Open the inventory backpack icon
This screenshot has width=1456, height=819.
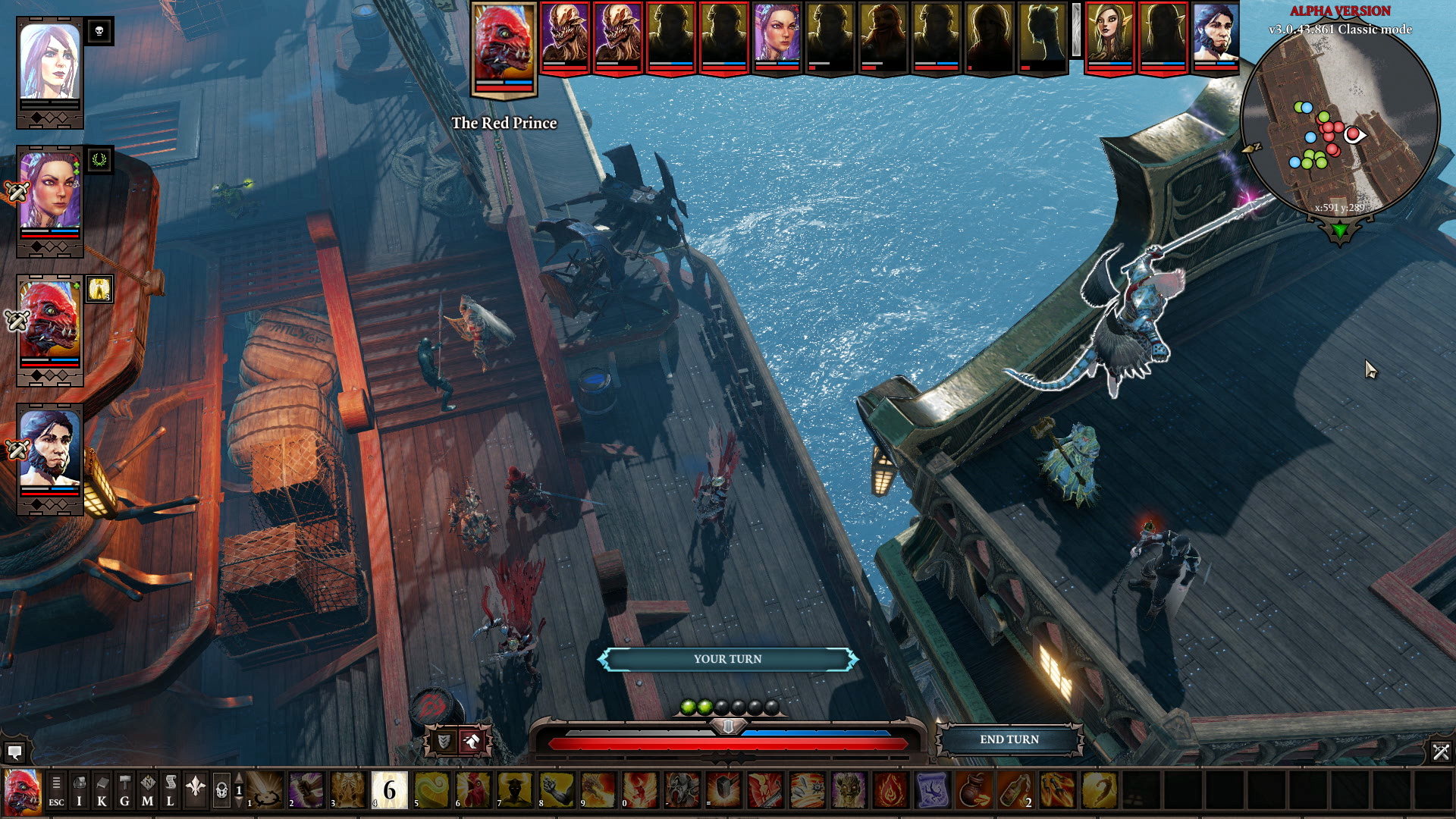click(79, 791)
